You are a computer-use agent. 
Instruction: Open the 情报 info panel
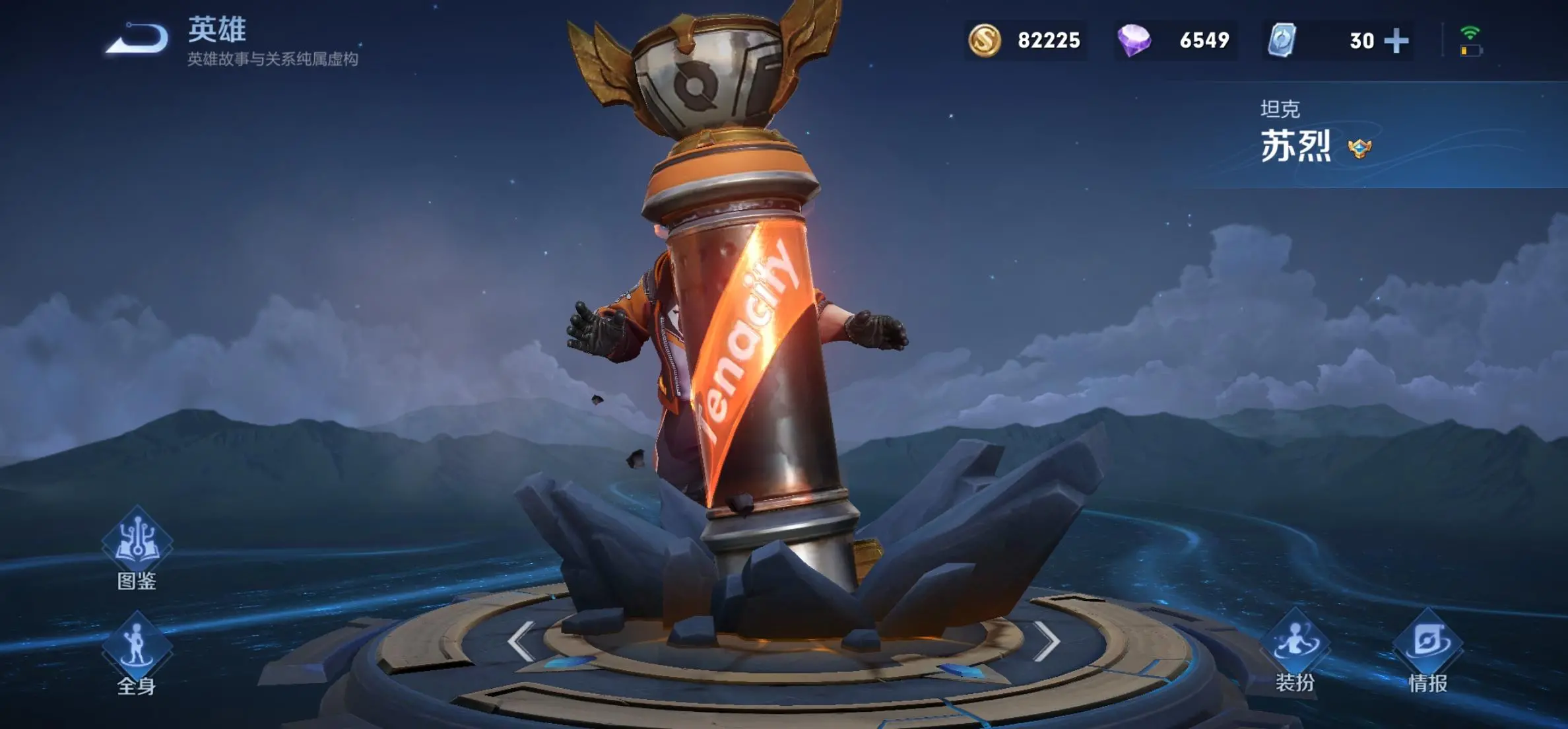click(x=1427, y=650)
